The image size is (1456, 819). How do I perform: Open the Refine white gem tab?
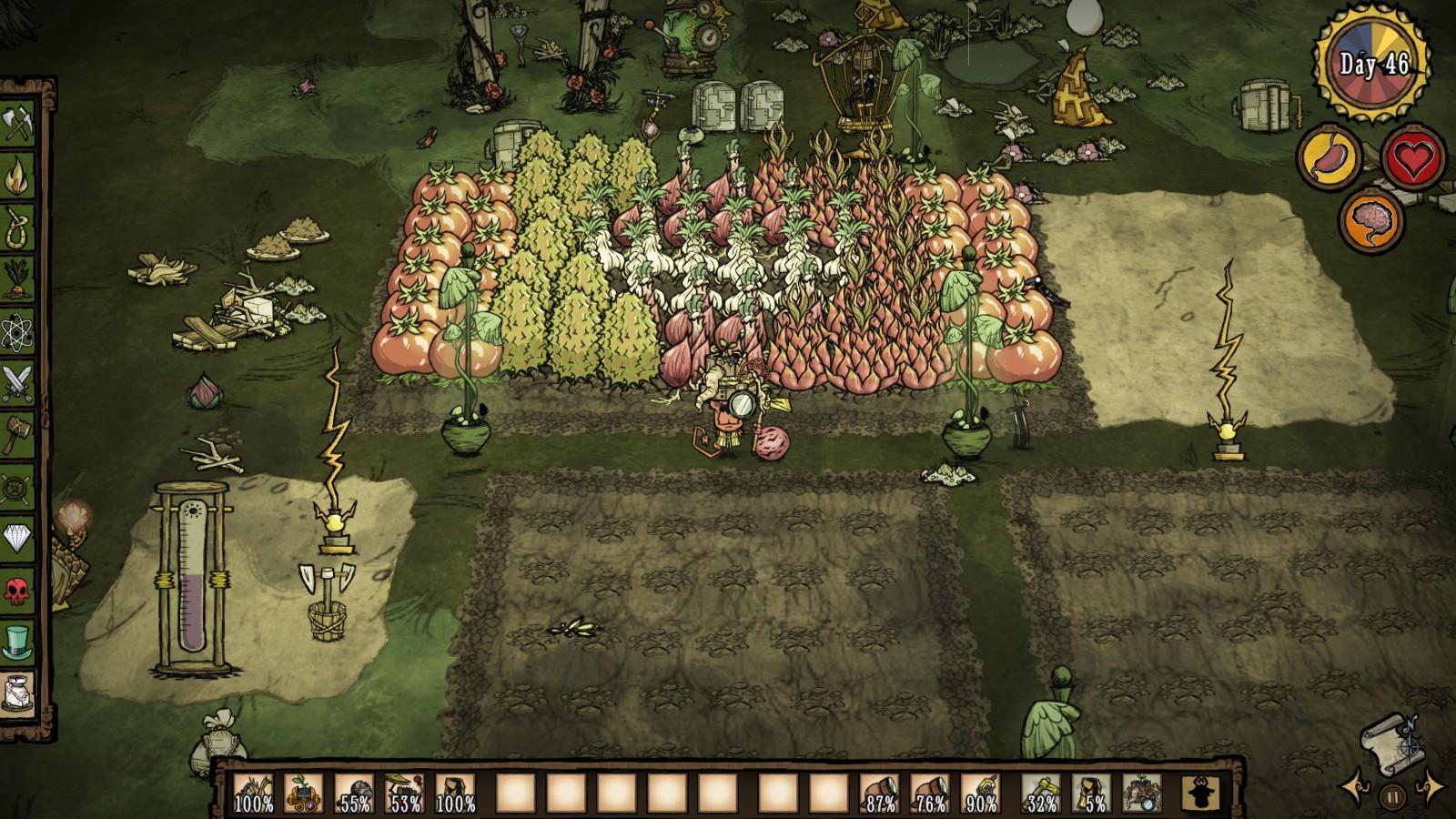click(18, 539)
